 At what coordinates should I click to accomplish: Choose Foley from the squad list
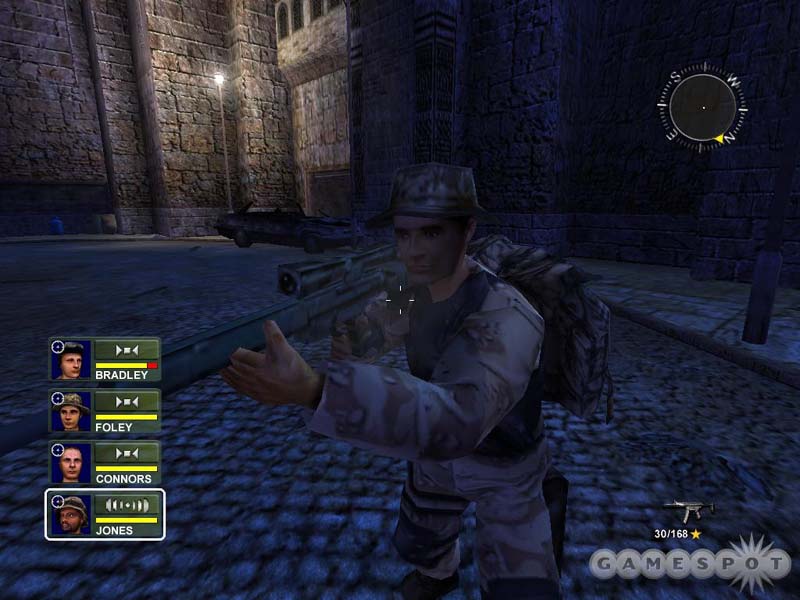click(105, 412)
